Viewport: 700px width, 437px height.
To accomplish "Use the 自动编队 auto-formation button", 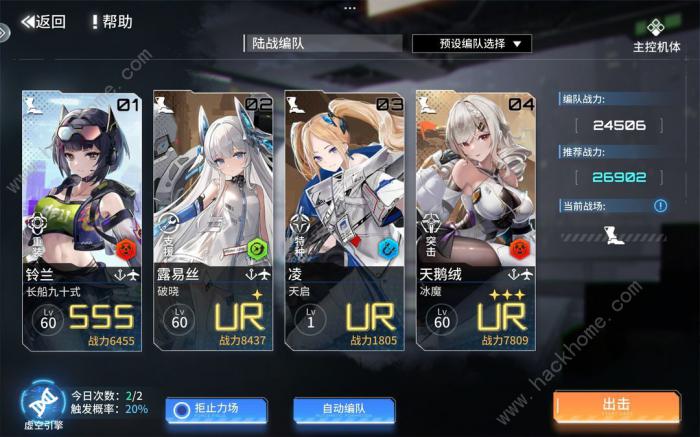I will click(344, 408).
